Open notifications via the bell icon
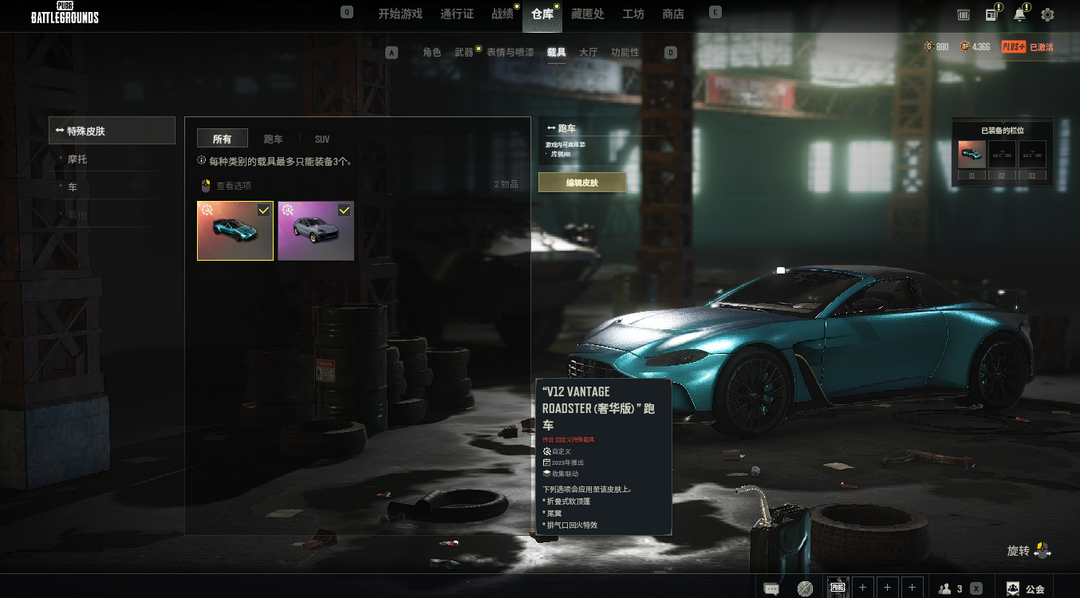1080x598 pixels. 1019,15
